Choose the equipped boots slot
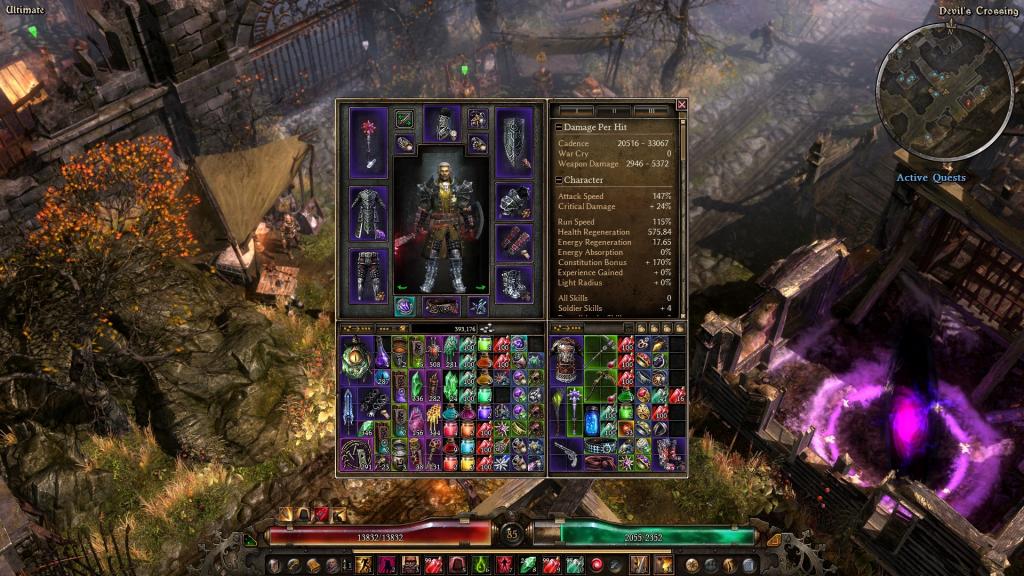This screenshot has height=576, width=1024. click(514, 281)
